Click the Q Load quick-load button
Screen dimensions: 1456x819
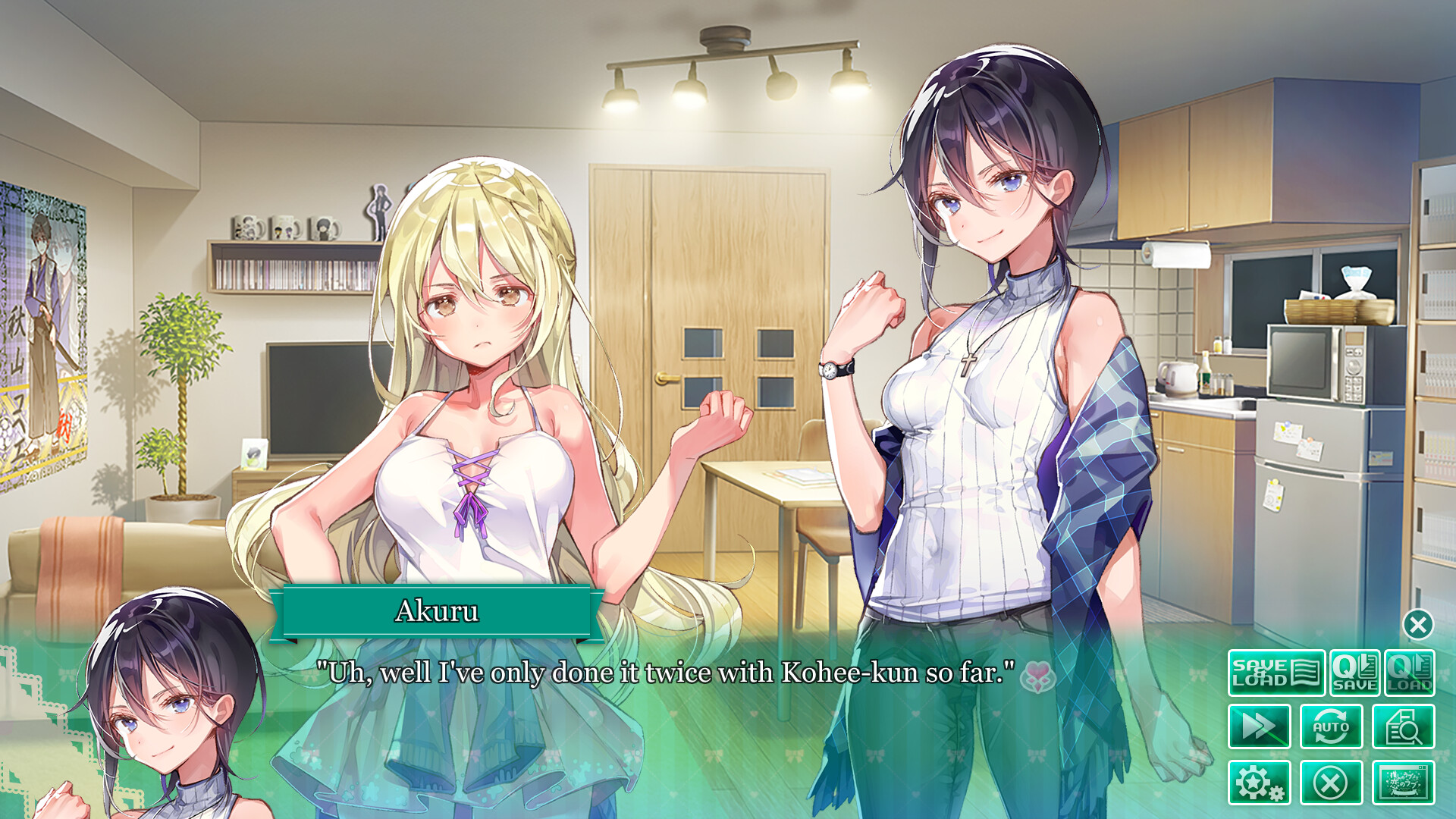1409,673
